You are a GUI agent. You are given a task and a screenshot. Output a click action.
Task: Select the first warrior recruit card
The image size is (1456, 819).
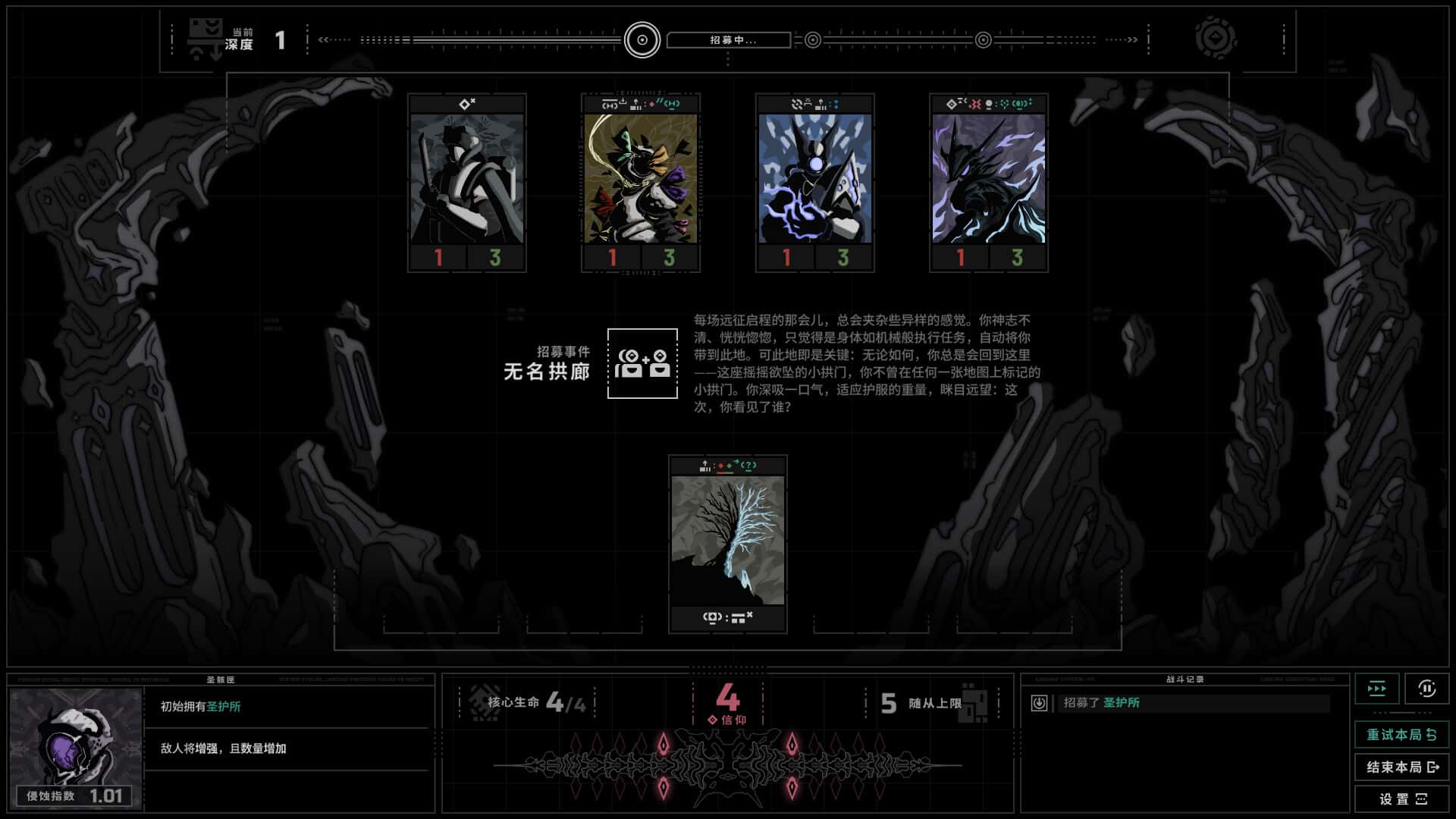(x=466, y=182)
